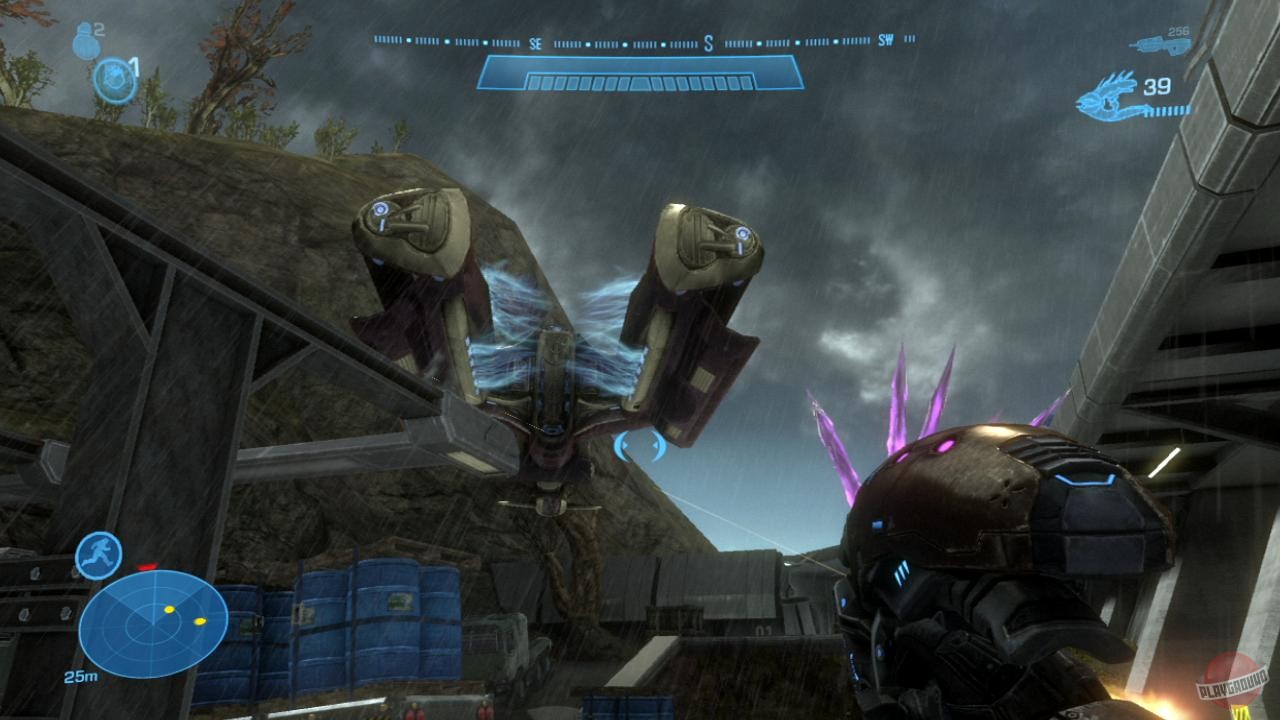Click a yellow ally blip on the motion tracker
Screen dimensions: 1280x720
coord(168,608)
